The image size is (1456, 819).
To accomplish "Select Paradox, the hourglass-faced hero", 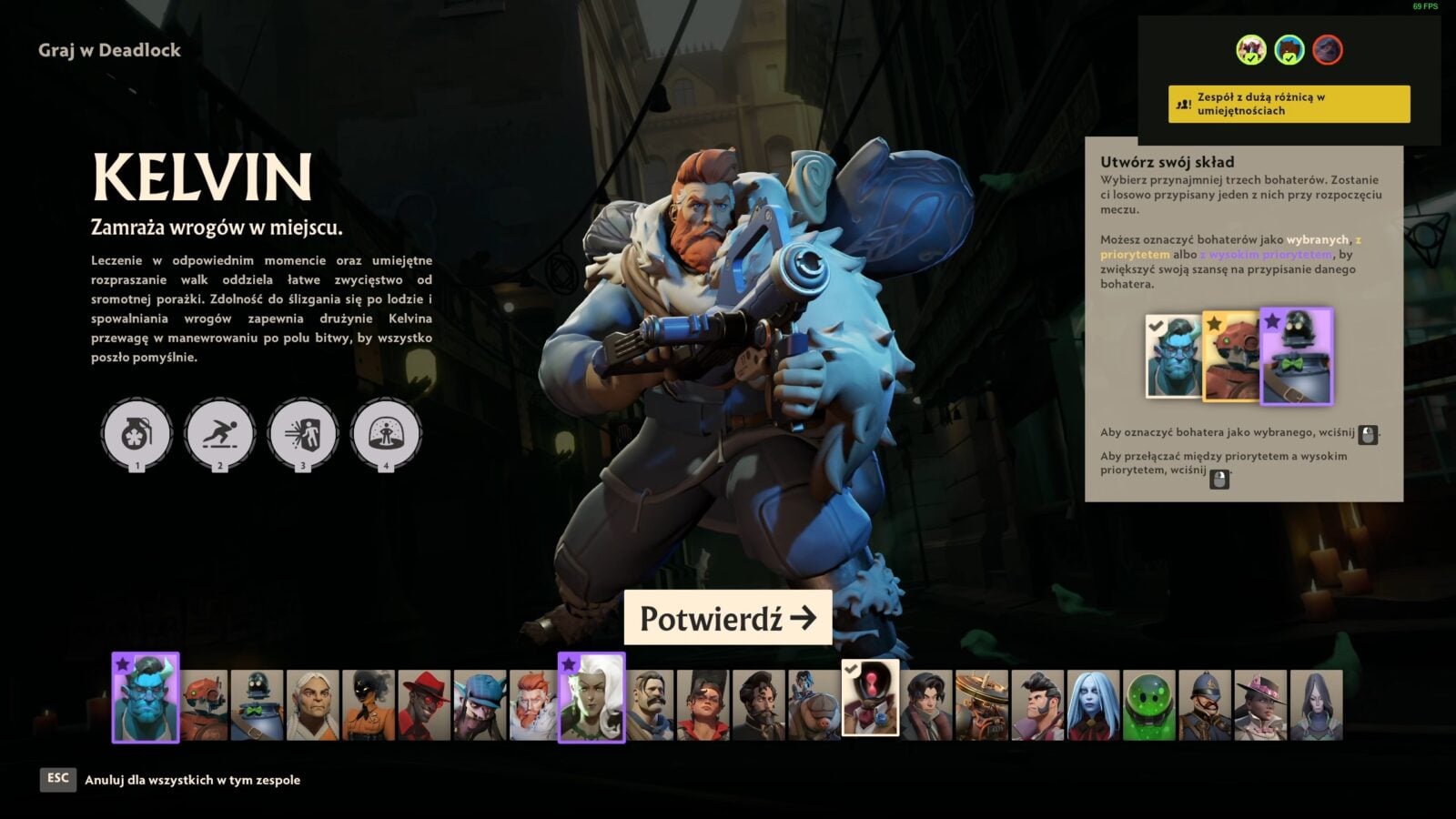I will (x=870, y=699).
